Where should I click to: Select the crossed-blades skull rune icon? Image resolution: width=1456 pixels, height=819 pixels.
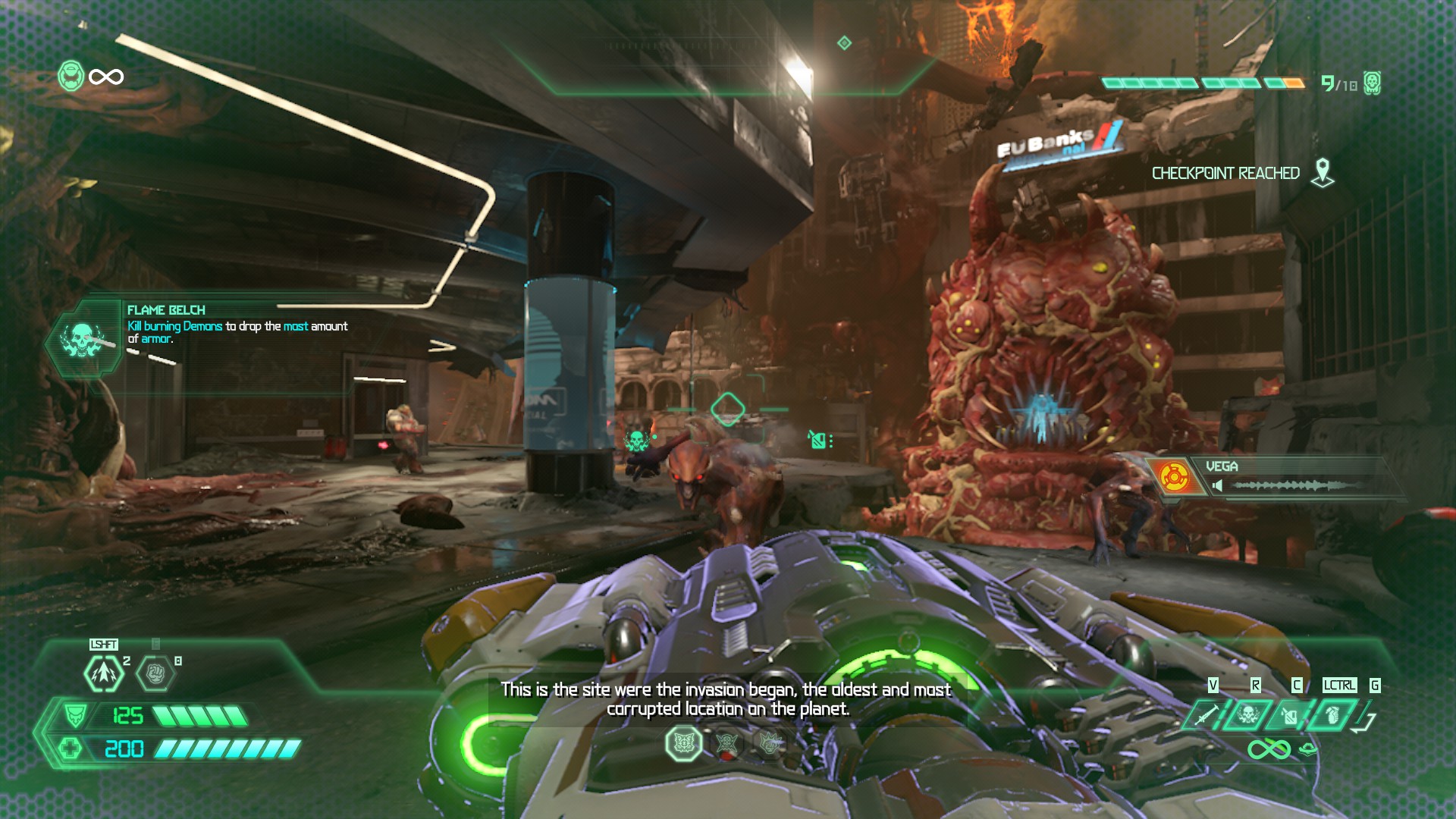pos(726,744)
